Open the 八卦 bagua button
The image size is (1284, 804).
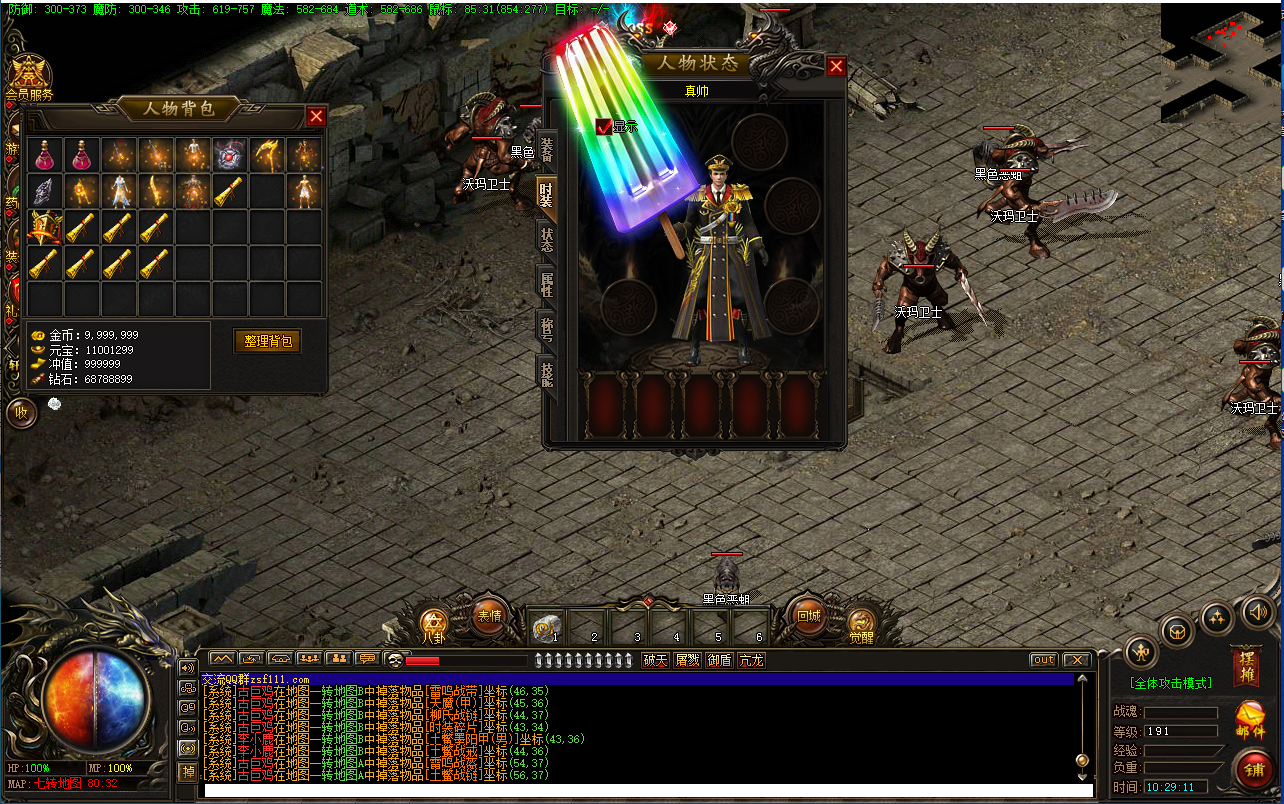point(433,623)
